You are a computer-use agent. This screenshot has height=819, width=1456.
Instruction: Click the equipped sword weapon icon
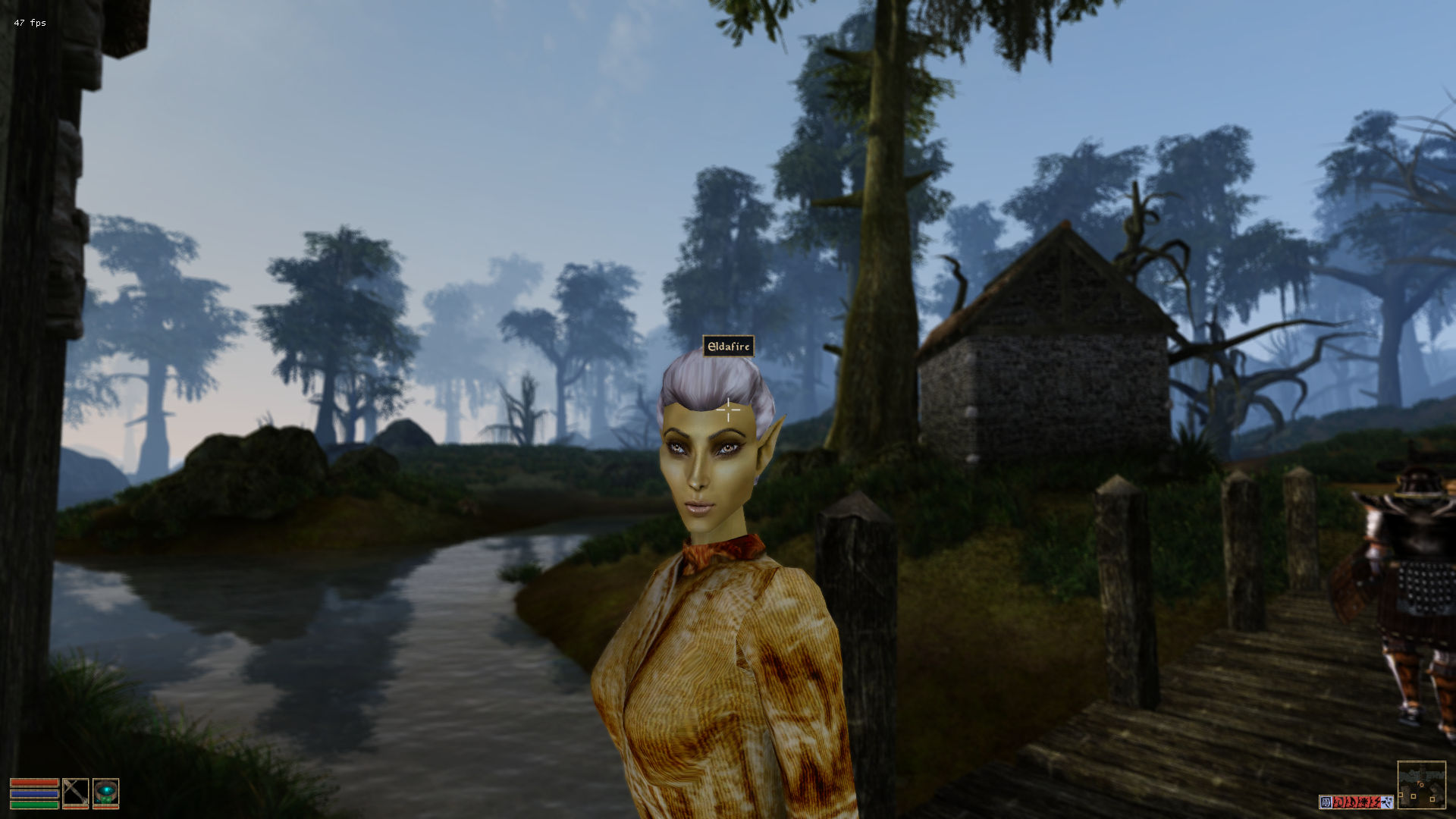(75, 792)
